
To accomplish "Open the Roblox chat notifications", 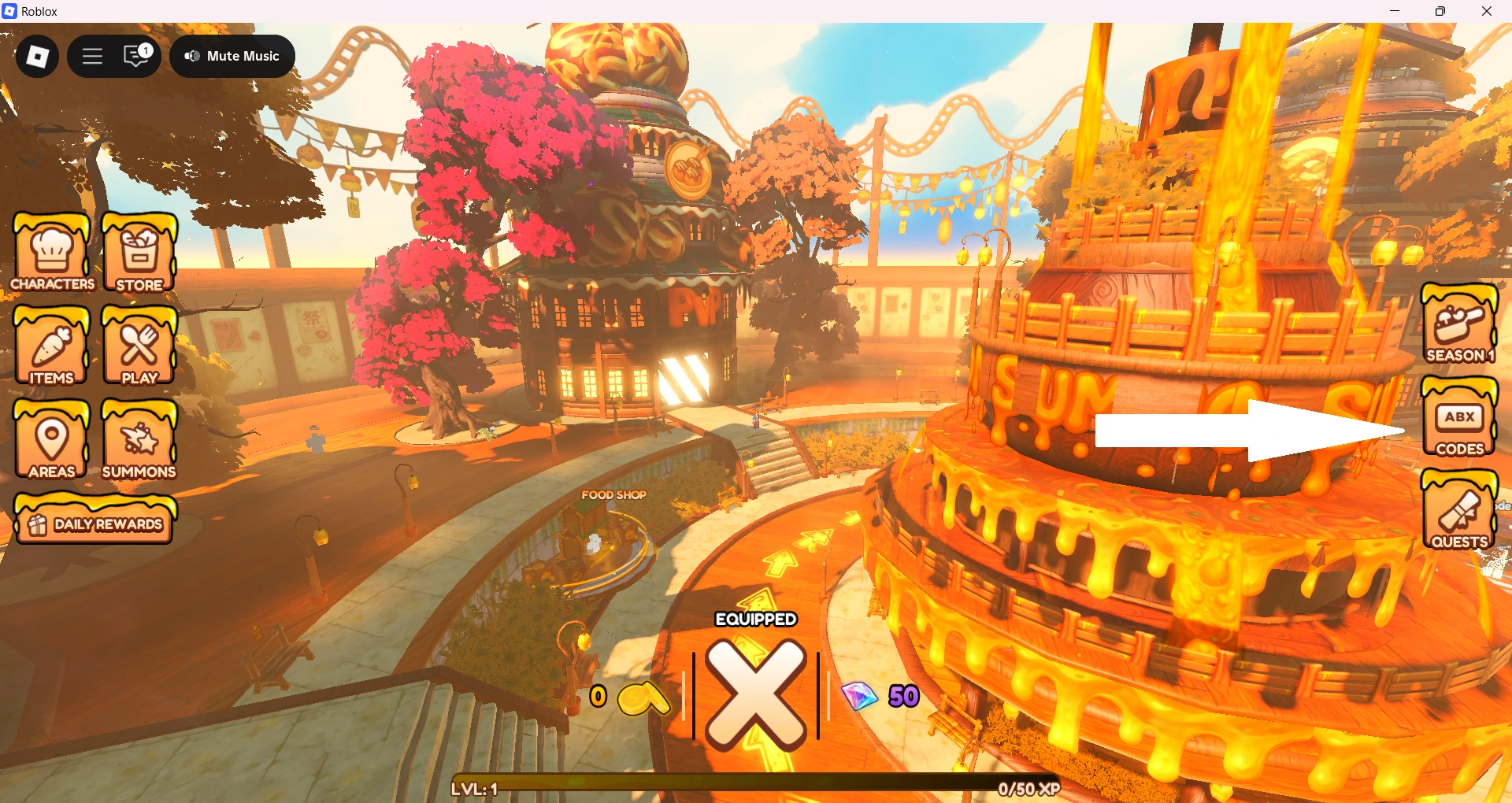I will click(x=137, y=56).
